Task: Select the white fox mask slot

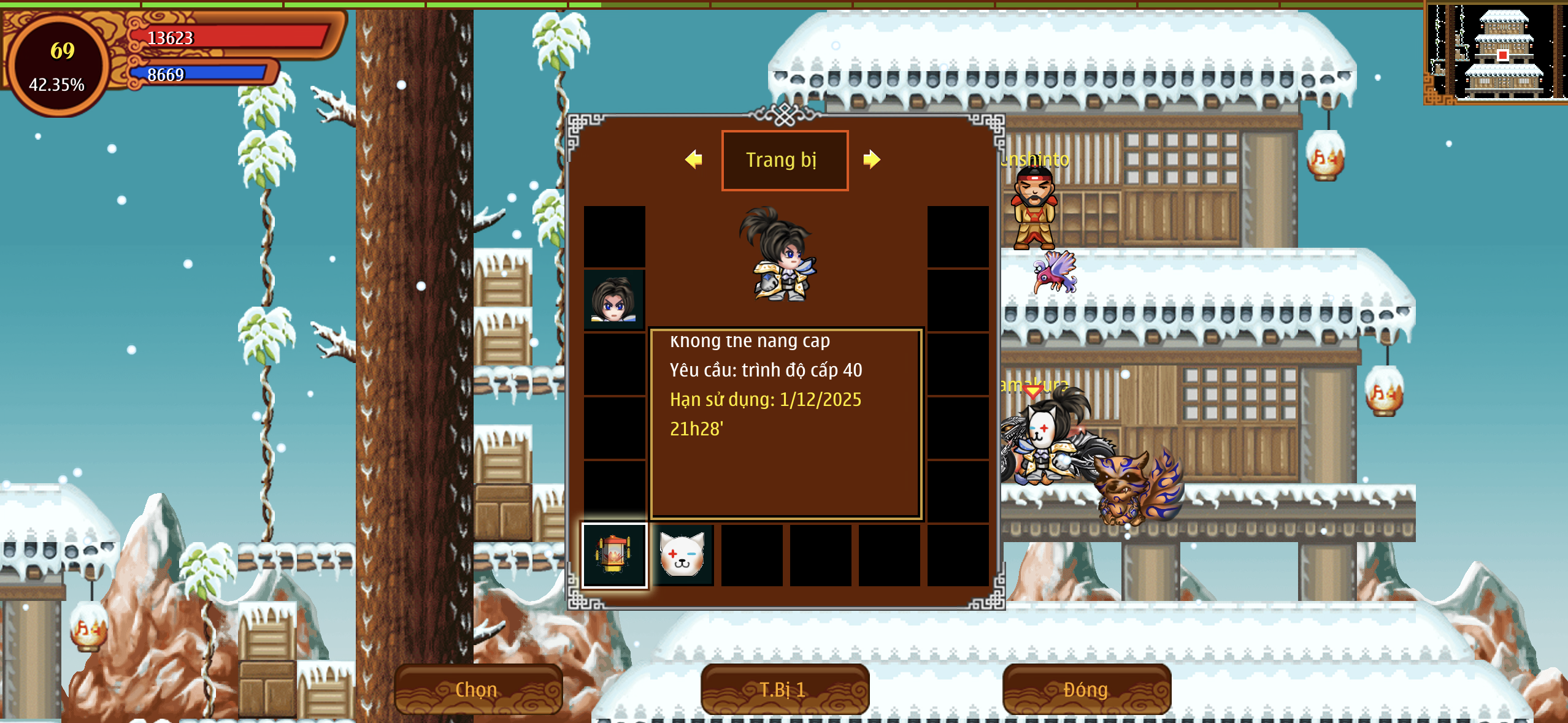Action: click(x=682, y=556)
